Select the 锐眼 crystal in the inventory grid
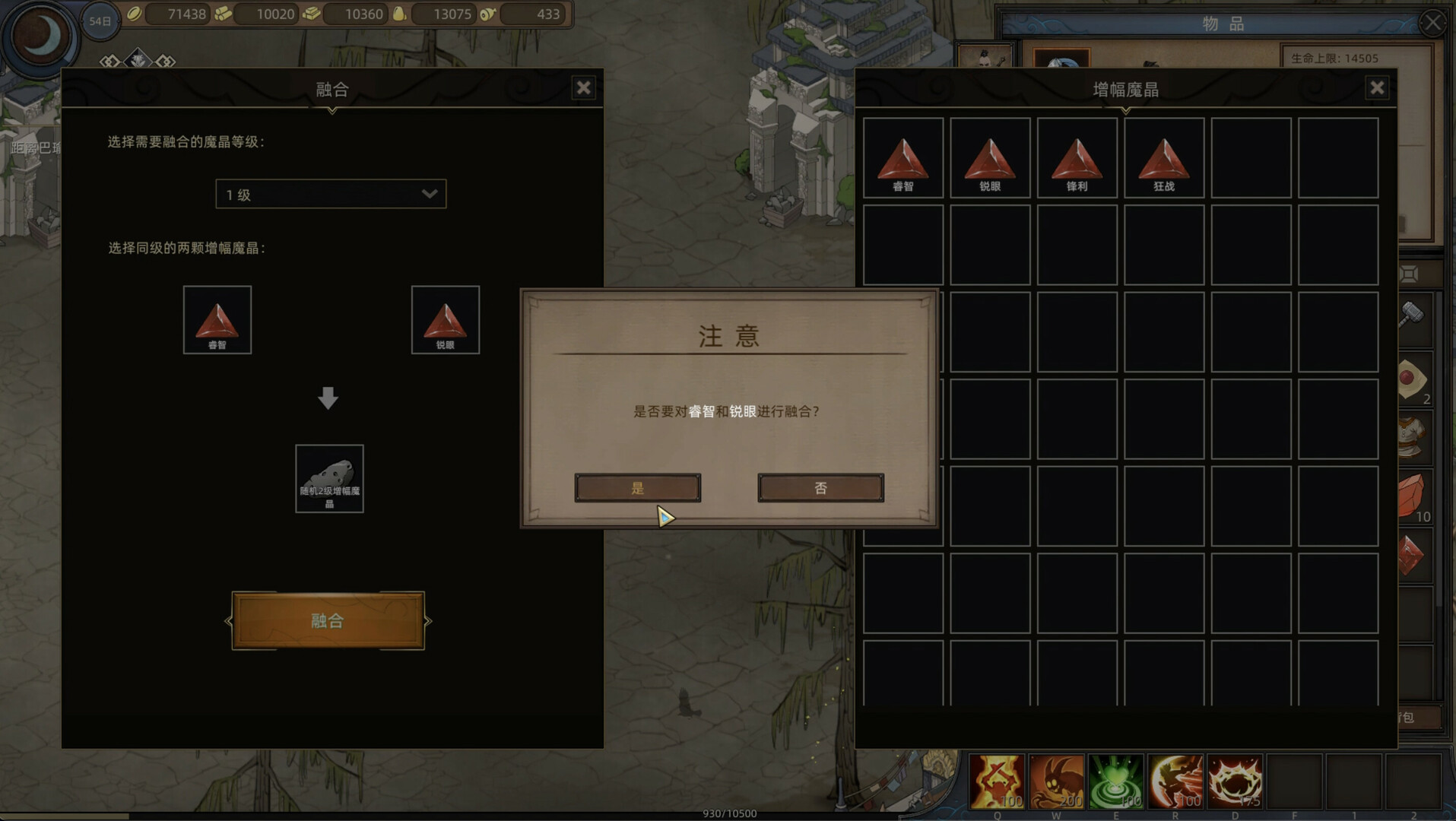Image resolution: width=1456 pixels, height=821 pixels. click(x=990, y=158)
